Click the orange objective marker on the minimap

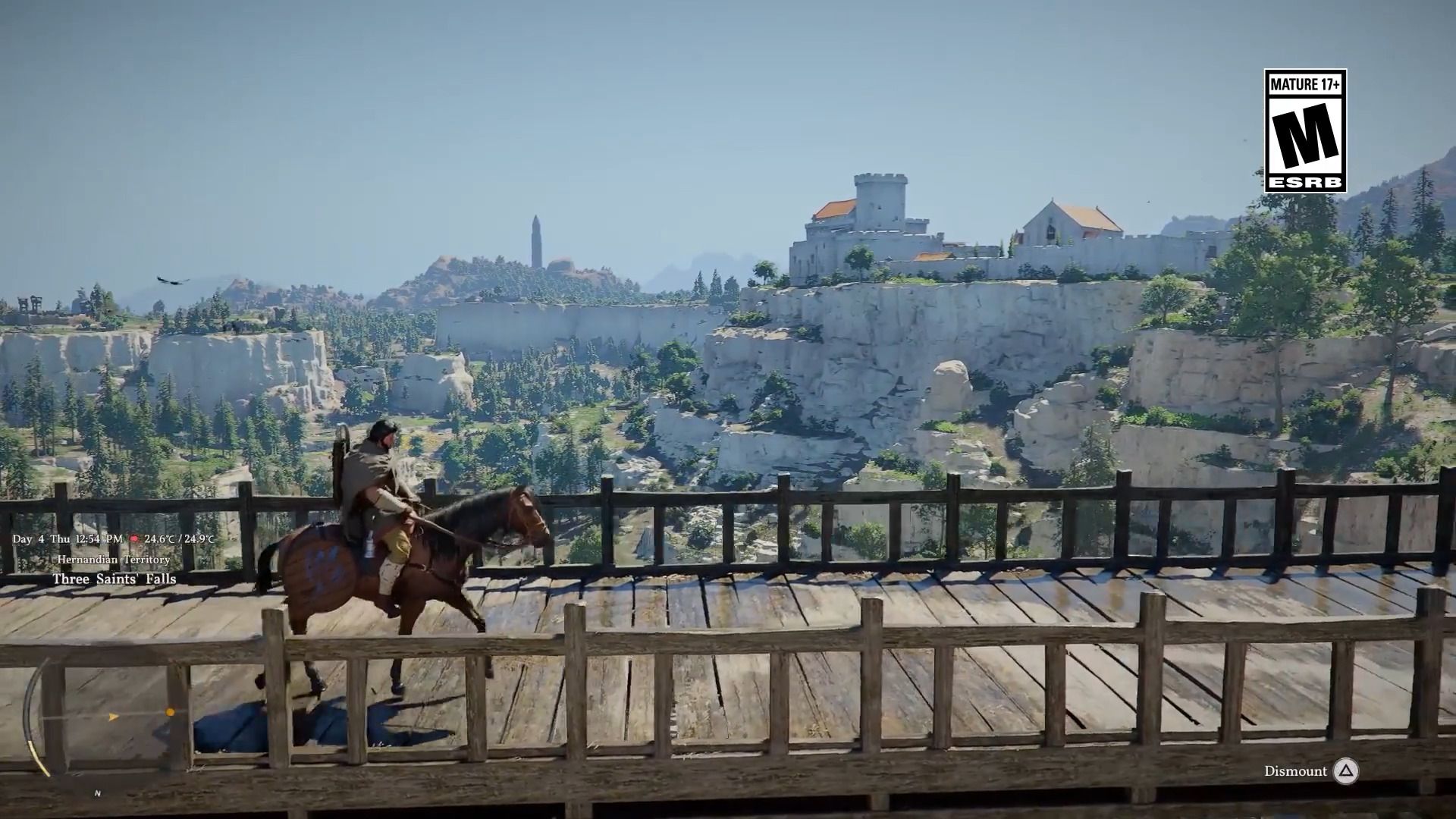[x=171, y=712]
